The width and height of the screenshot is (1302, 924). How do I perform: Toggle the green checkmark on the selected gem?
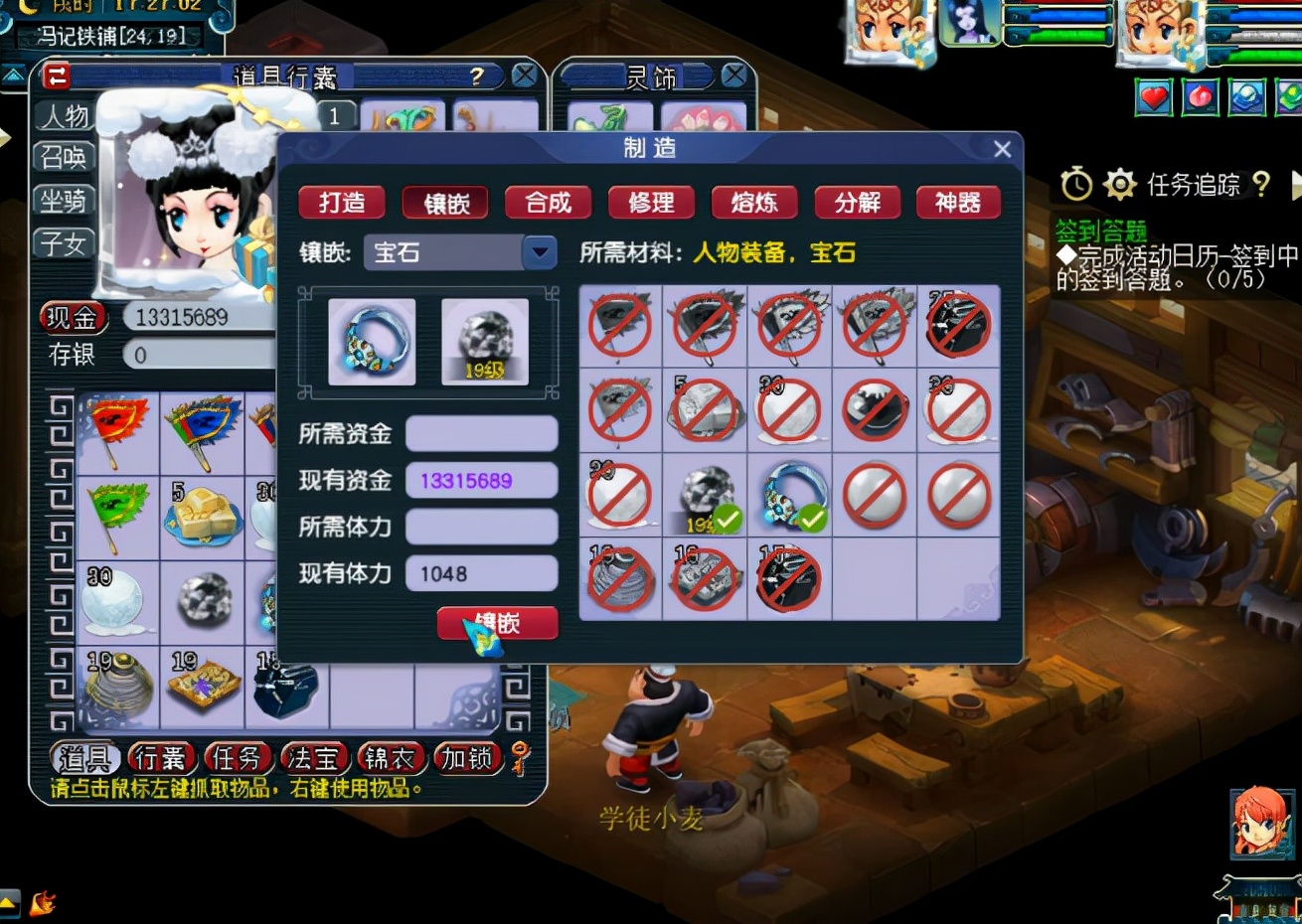click(x=729, y=517)
